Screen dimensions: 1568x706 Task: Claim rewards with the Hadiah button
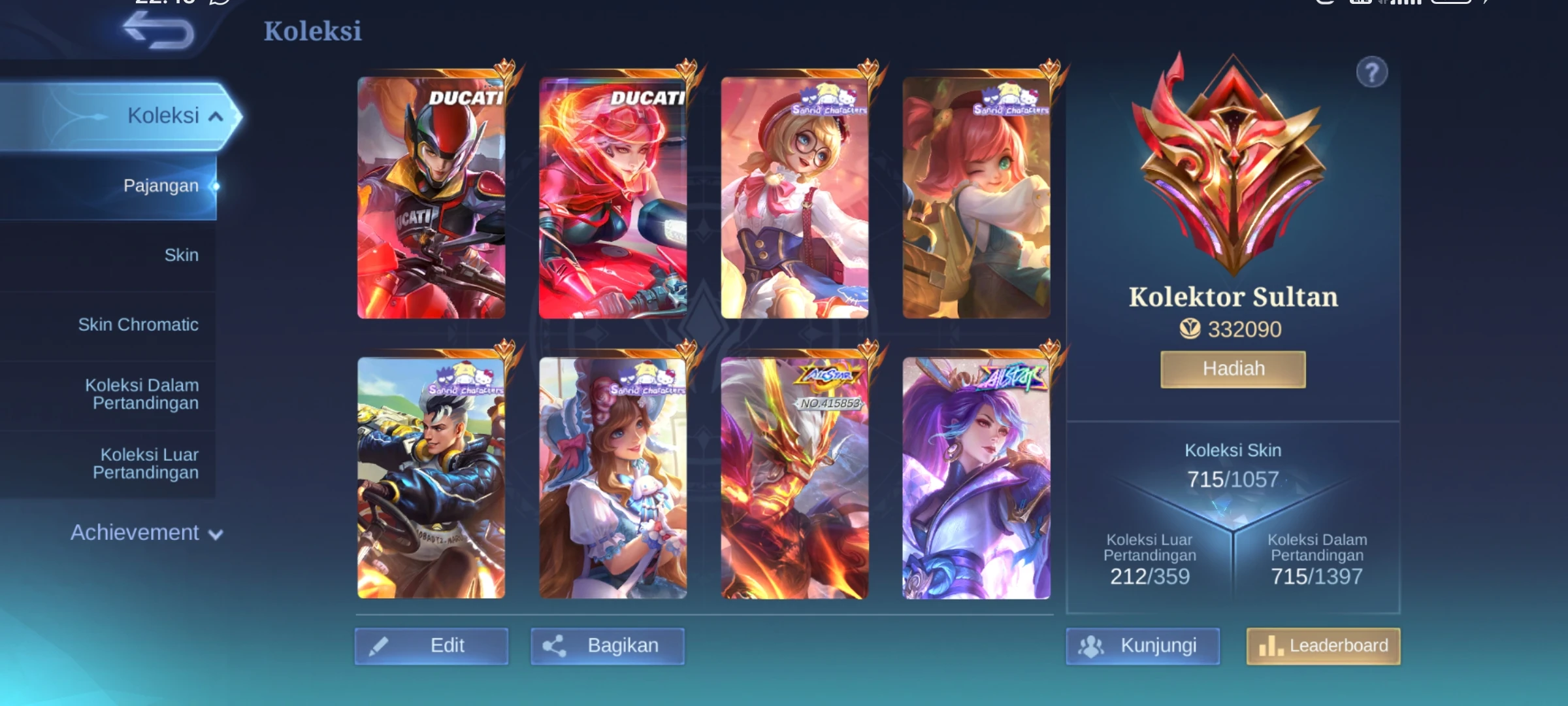(1233, 369)
